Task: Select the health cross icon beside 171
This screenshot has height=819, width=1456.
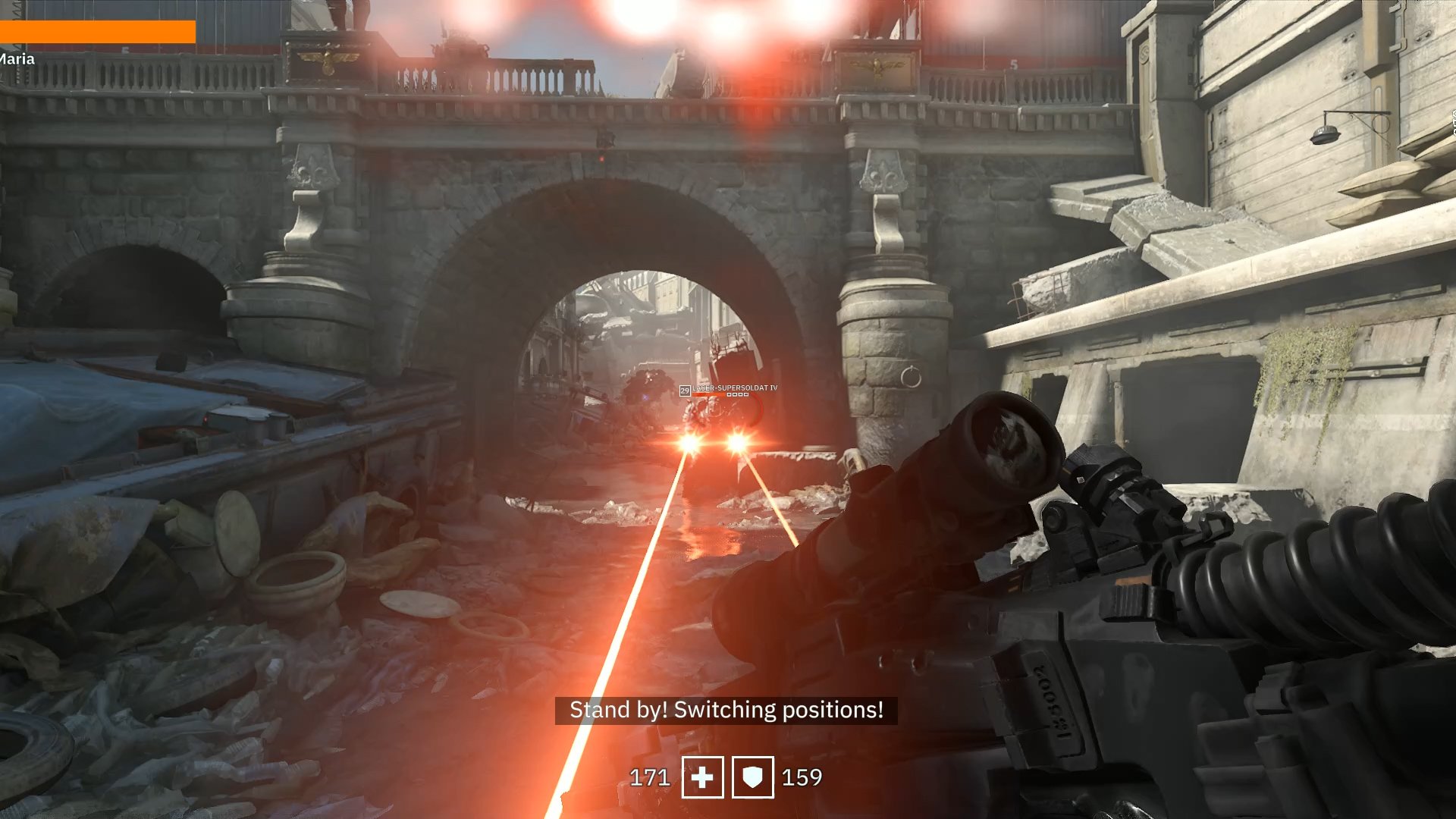Action: coord(704,777)
